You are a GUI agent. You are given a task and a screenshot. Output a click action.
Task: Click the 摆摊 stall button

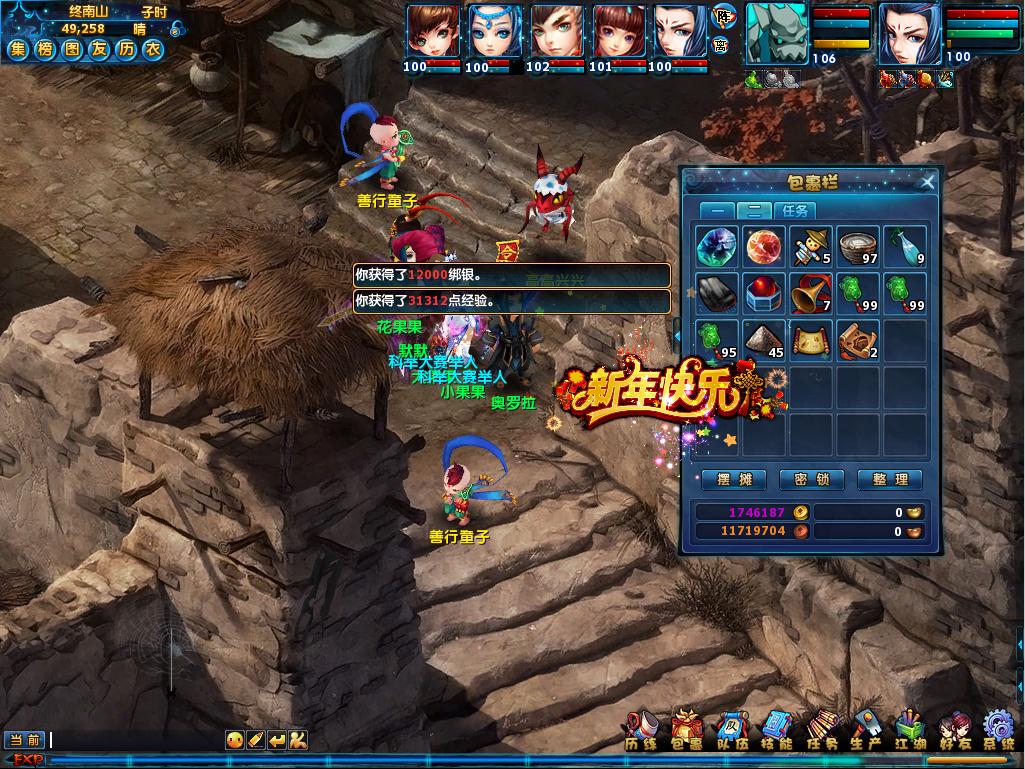coord(734,480)
